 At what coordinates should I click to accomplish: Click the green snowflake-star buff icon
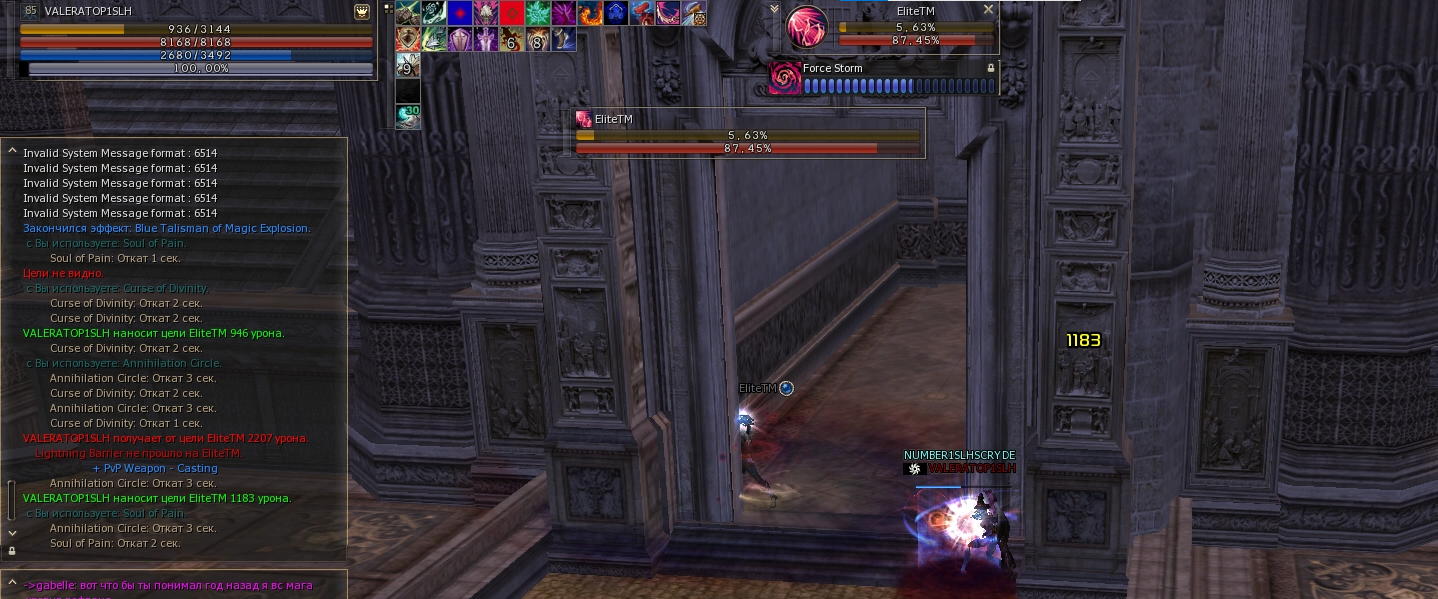tap(538, 13)
